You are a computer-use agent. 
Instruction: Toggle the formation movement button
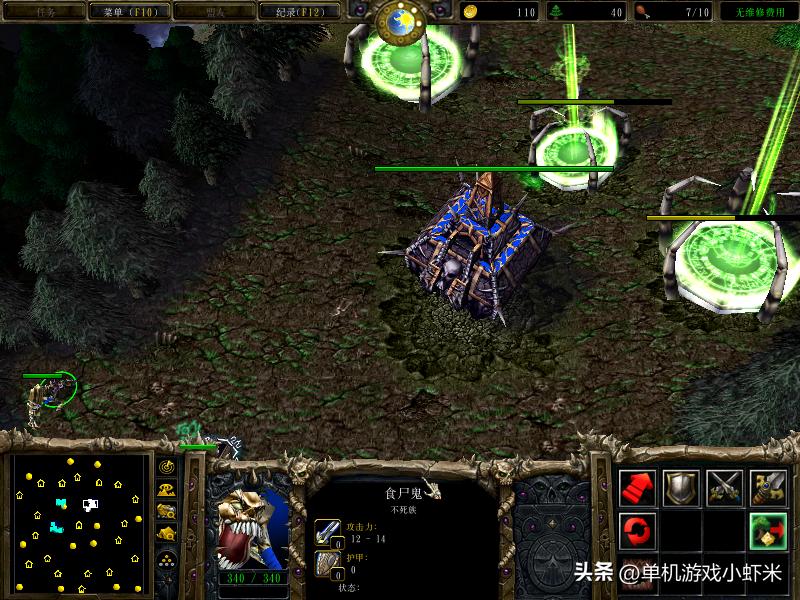tap(166, 558)
